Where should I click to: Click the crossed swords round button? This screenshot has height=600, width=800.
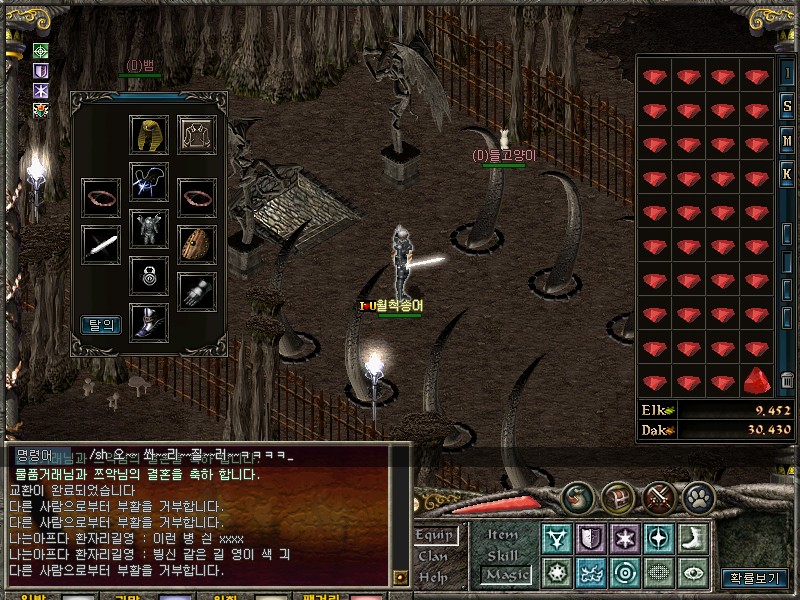660,497
